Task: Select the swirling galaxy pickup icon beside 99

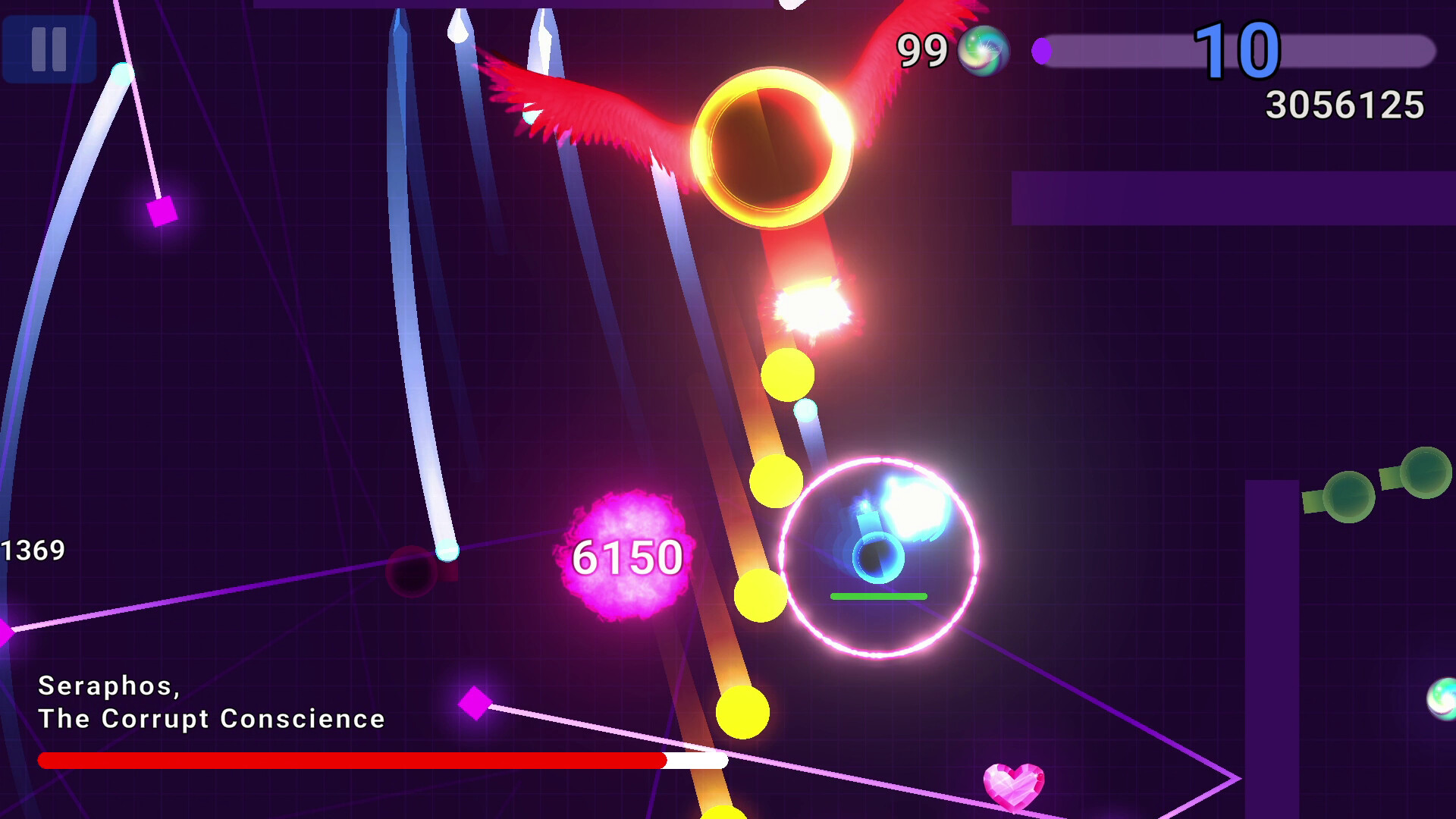Action: (x=984, y=52)
